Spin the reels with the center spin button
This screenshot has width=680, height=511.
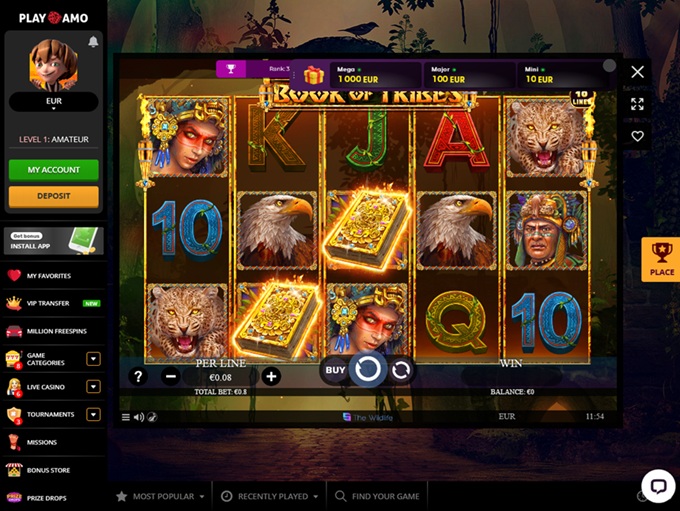(x=367, y=370)
